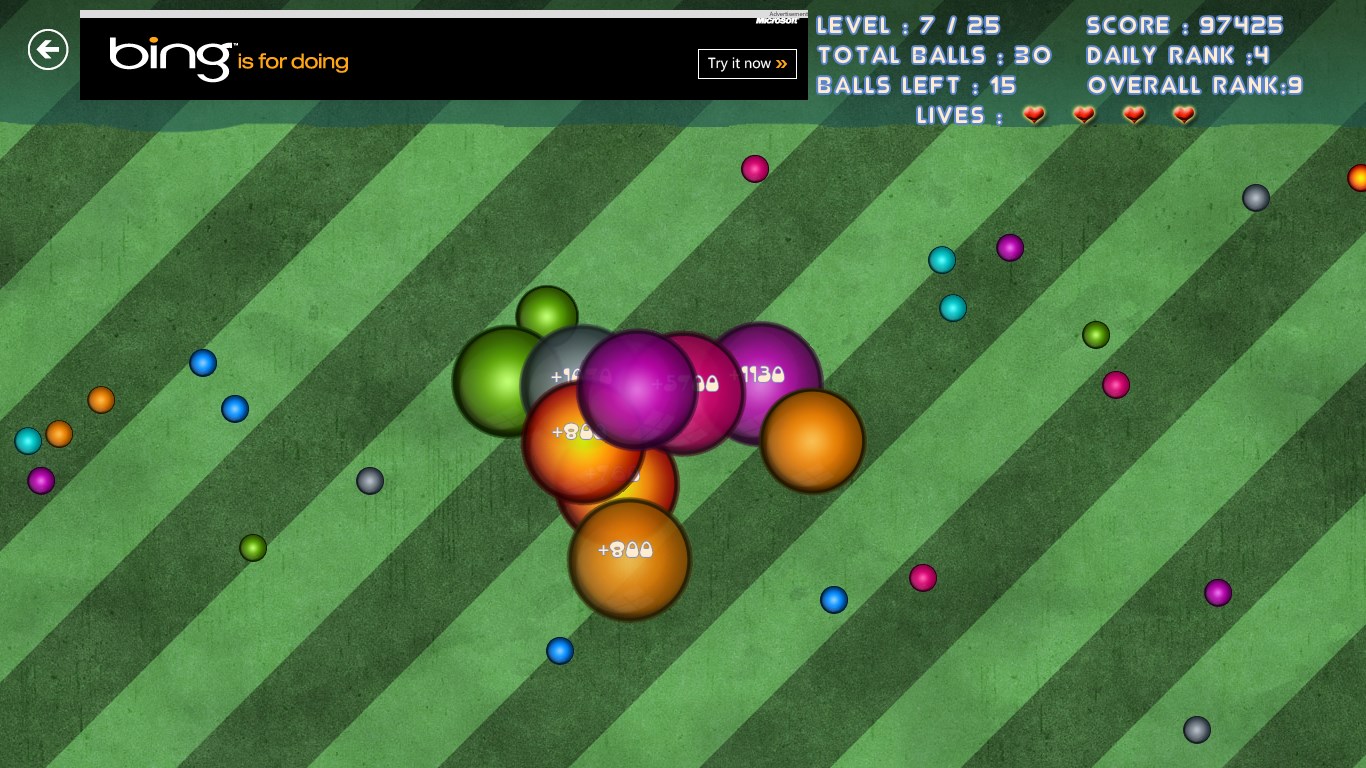Viewport: 1366px width, 768px height.
Task: Click the last heart next to LIVES
Action: tap(1184, 115)
